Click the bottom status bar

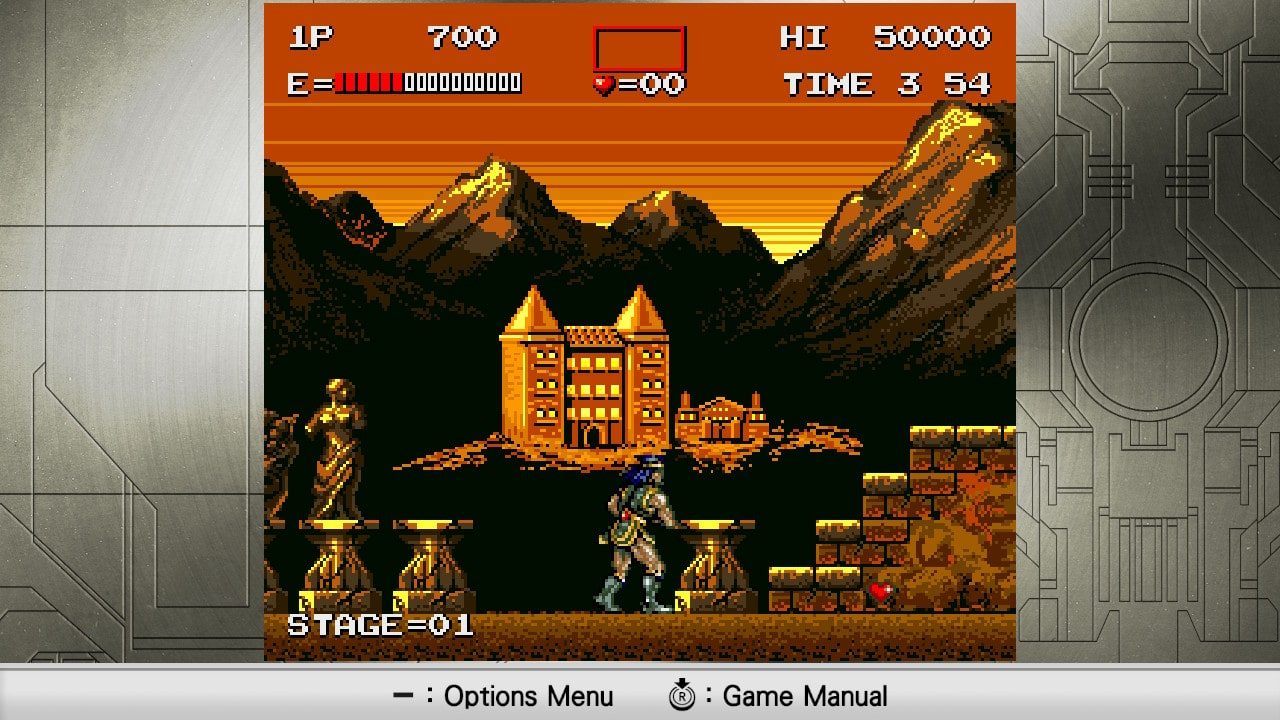point(640,696)
